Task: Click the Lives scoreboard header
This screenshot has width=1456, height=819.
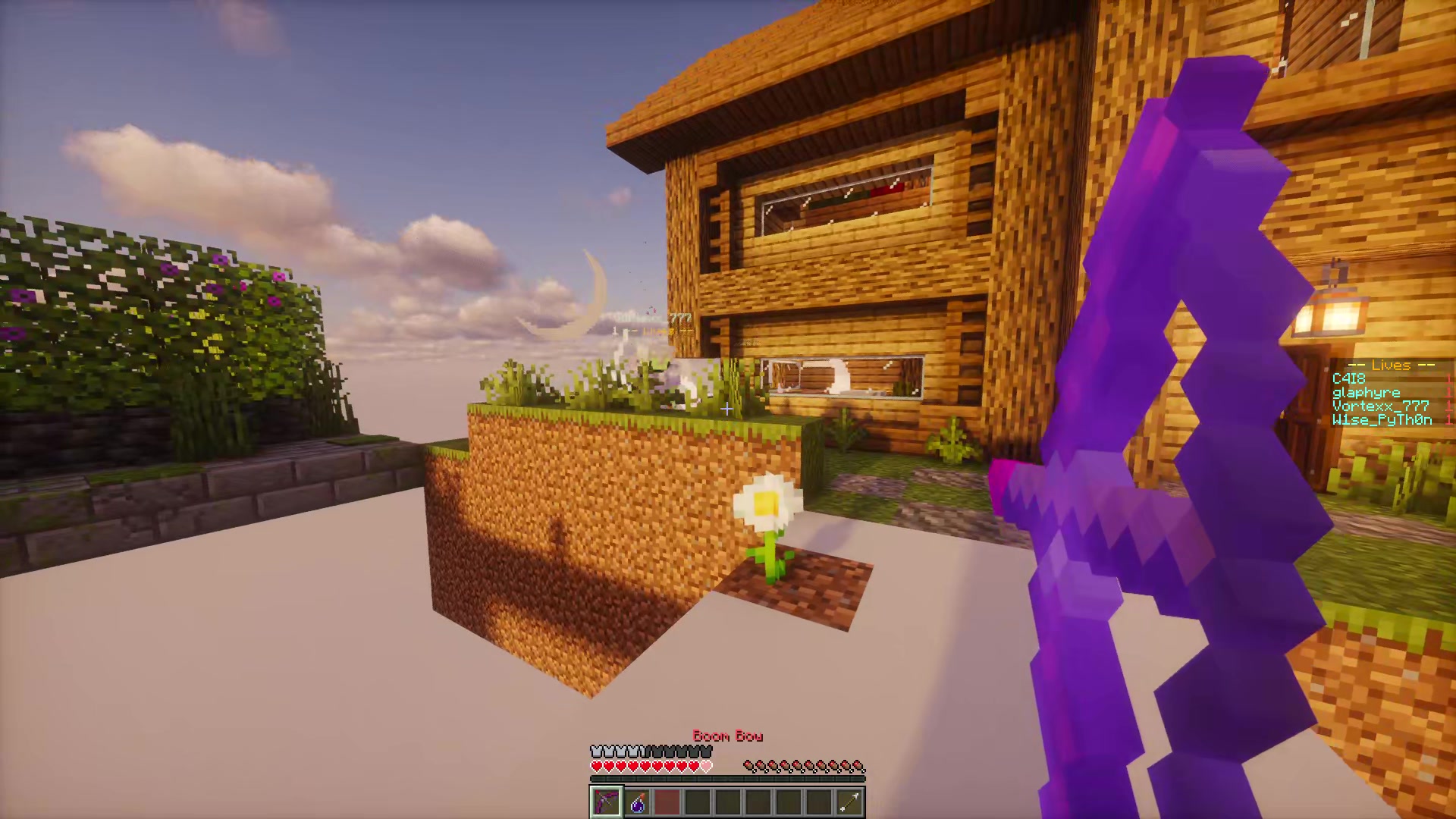Action: 1390,366
